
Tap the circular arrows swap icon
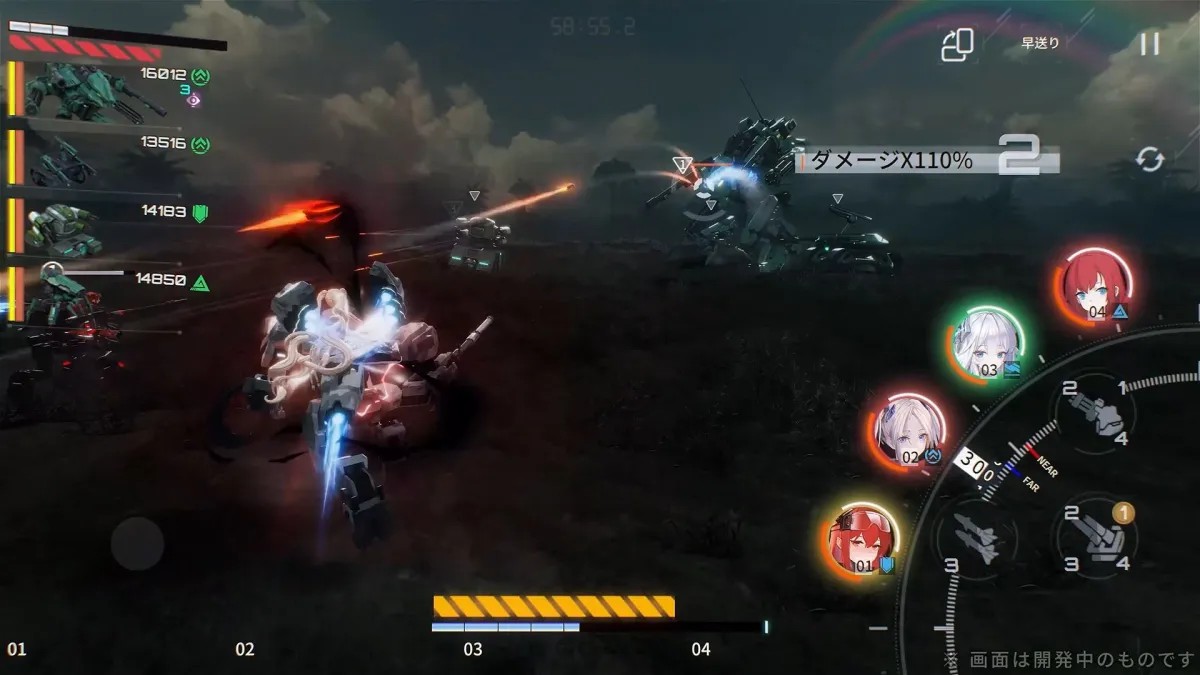click(x=1150, y=159)
